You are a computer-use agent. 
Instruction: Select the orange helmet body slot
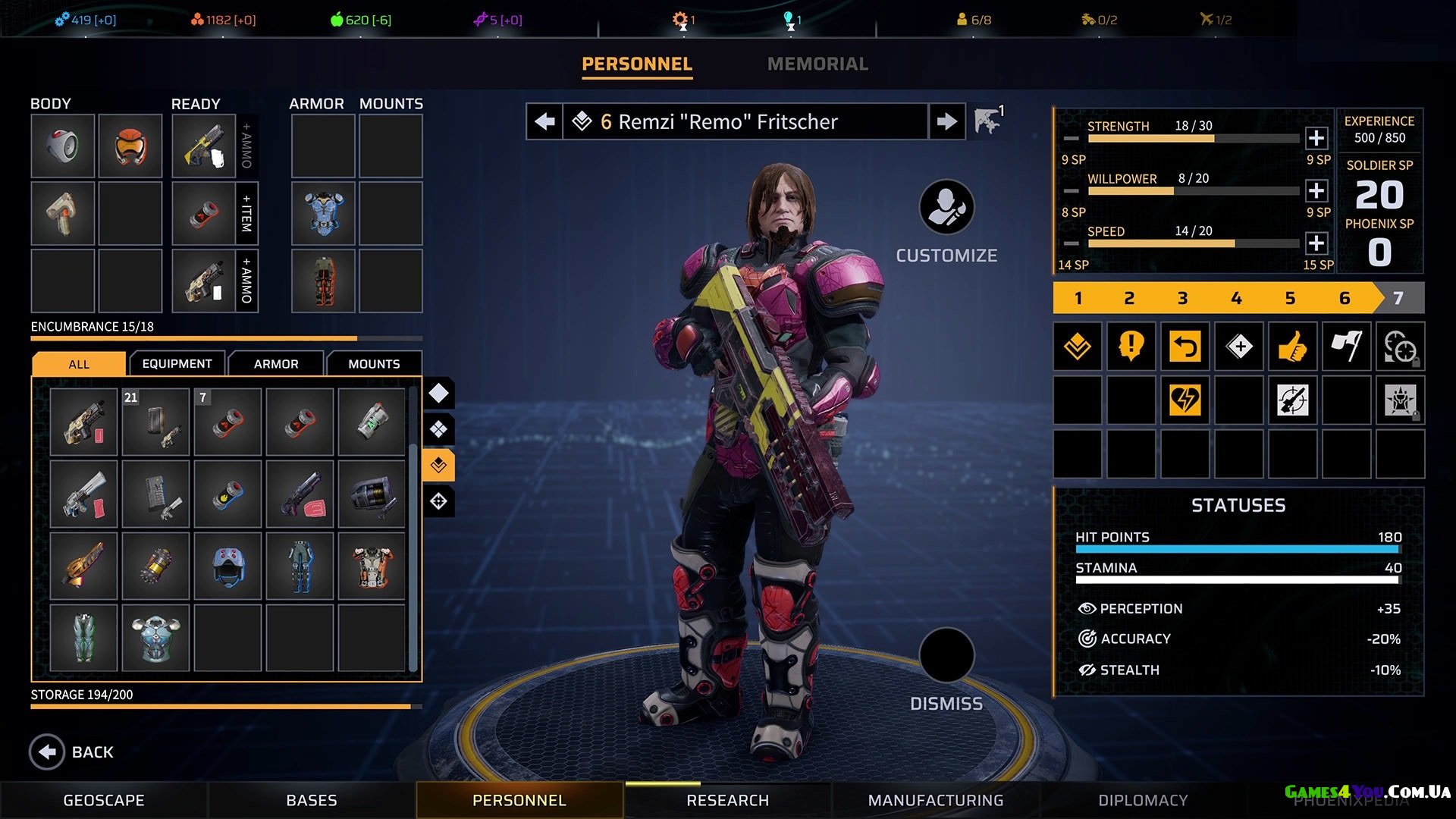point(130,146)
